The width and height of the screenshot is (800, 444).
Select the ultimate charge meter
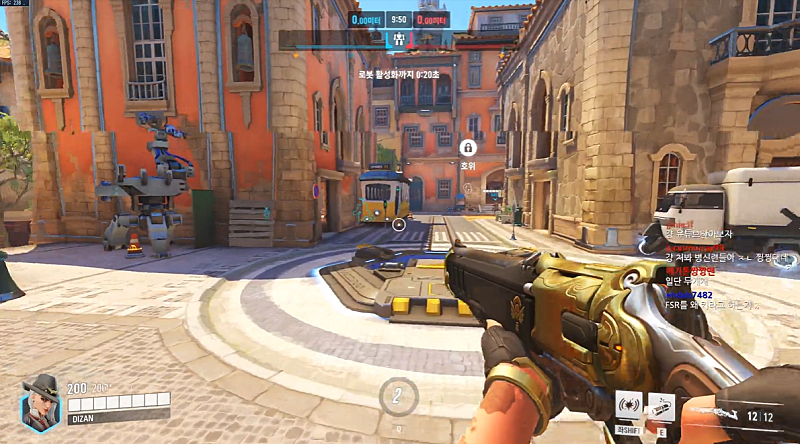(399, 393)
